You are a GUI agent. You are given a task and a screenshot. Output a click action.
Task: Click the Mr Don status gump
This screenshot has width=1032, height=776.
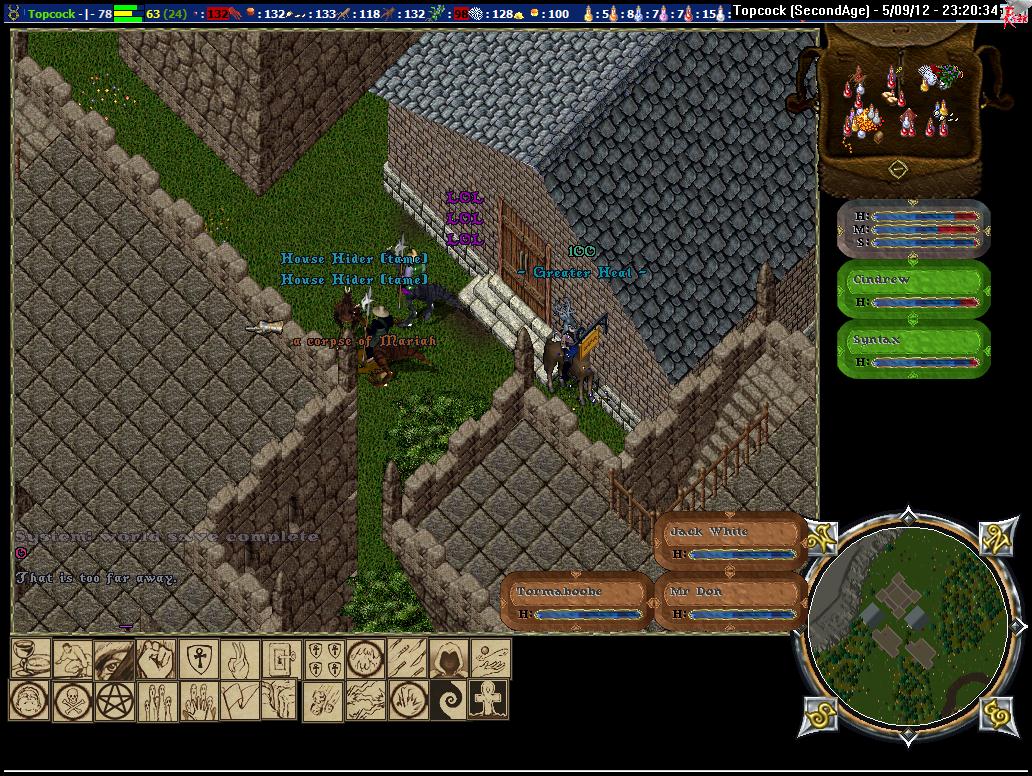point(730,602)
